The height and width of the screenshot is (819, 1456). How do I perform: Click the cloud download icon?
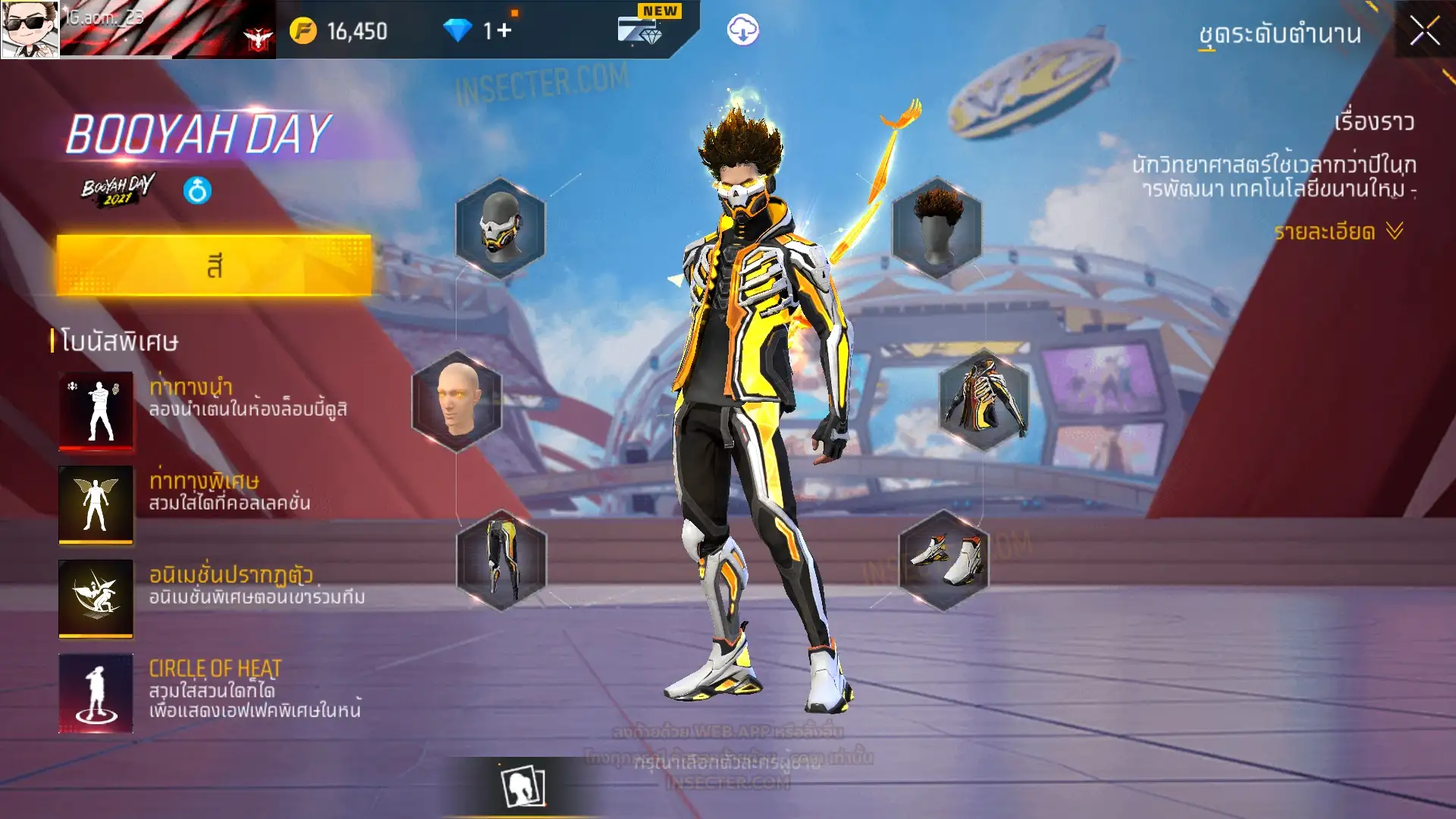tap(742, 30)
